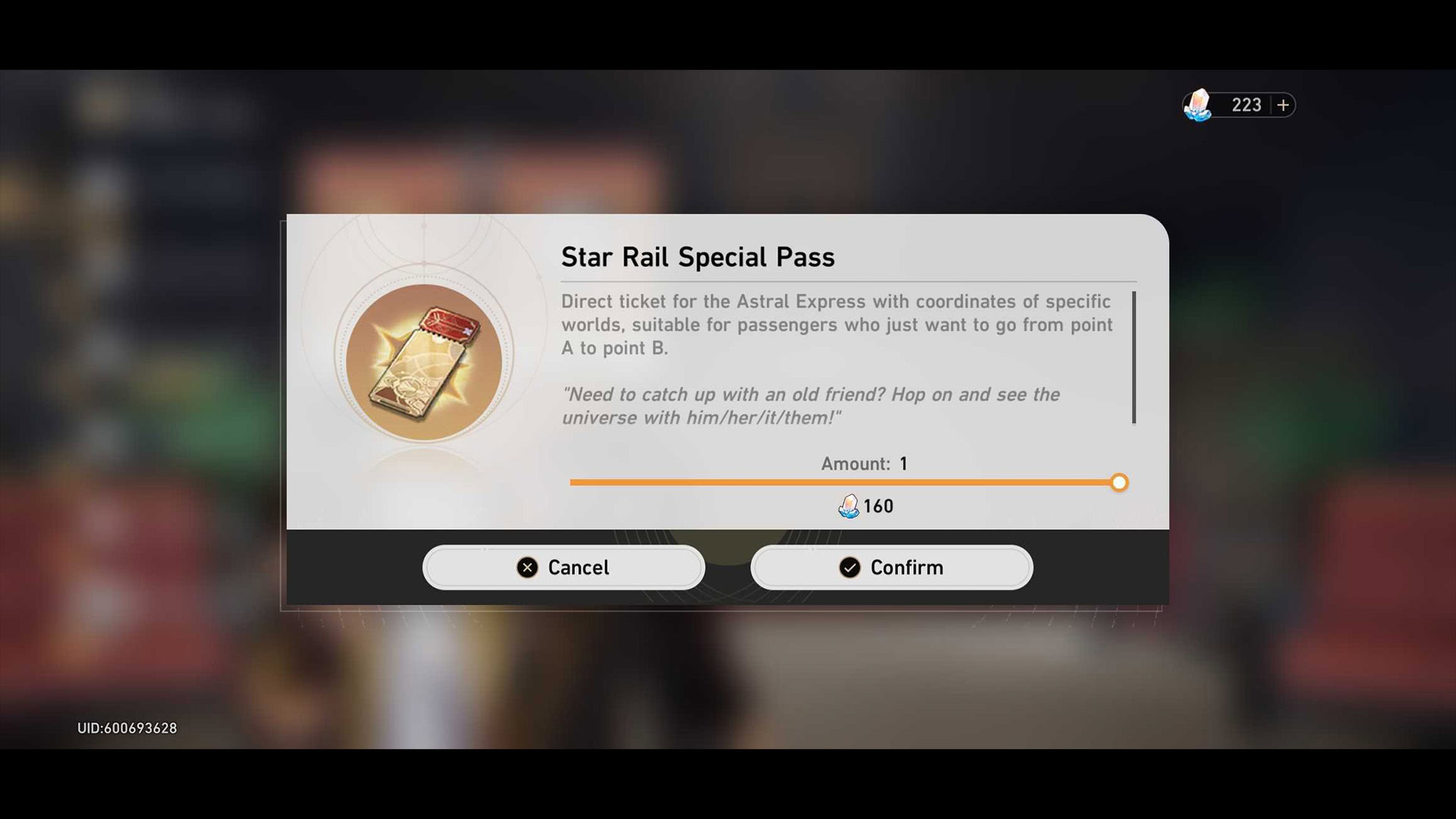Confirm buying the Star Rail Special Pass
This screenshot has width=1456, height=819.
[891, 567]
